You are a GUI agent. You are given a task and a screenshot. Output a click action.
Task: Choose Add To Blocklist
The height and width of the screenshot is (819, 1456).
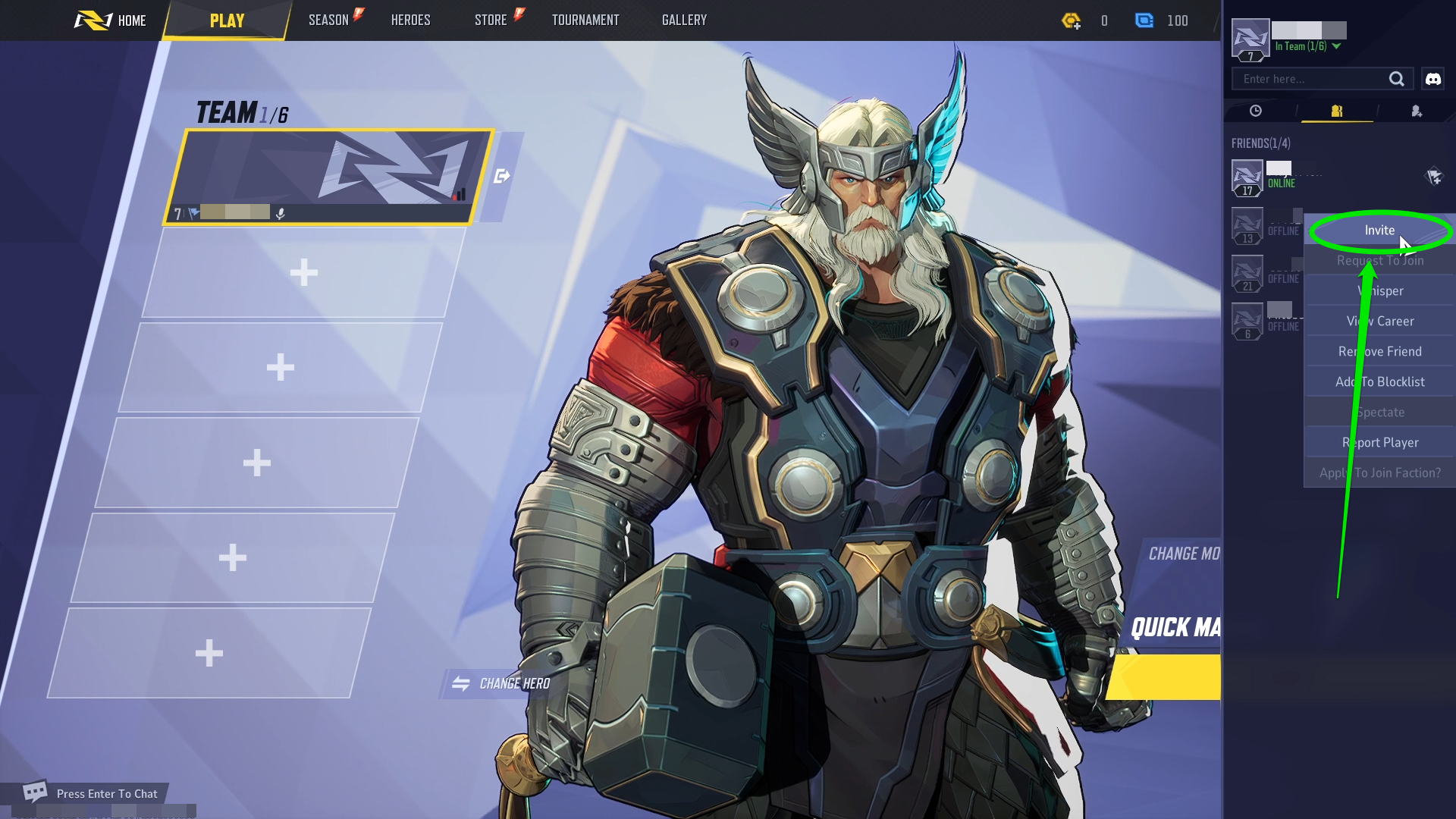pyautogui.click(x=1379, y=382)
